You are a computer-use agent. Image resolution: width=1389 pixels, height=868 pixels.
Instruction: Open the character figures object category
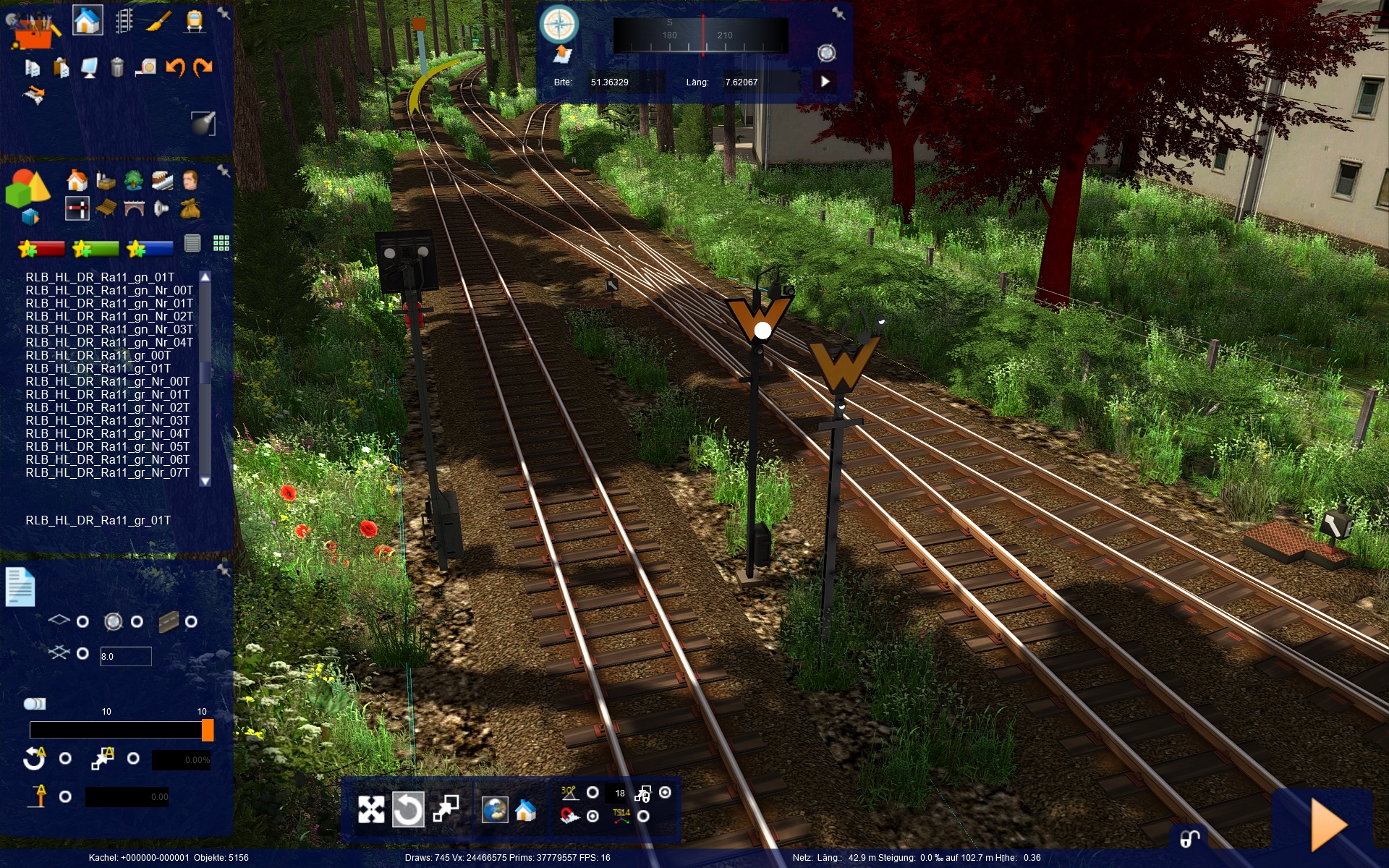click(x=190, y=180)
